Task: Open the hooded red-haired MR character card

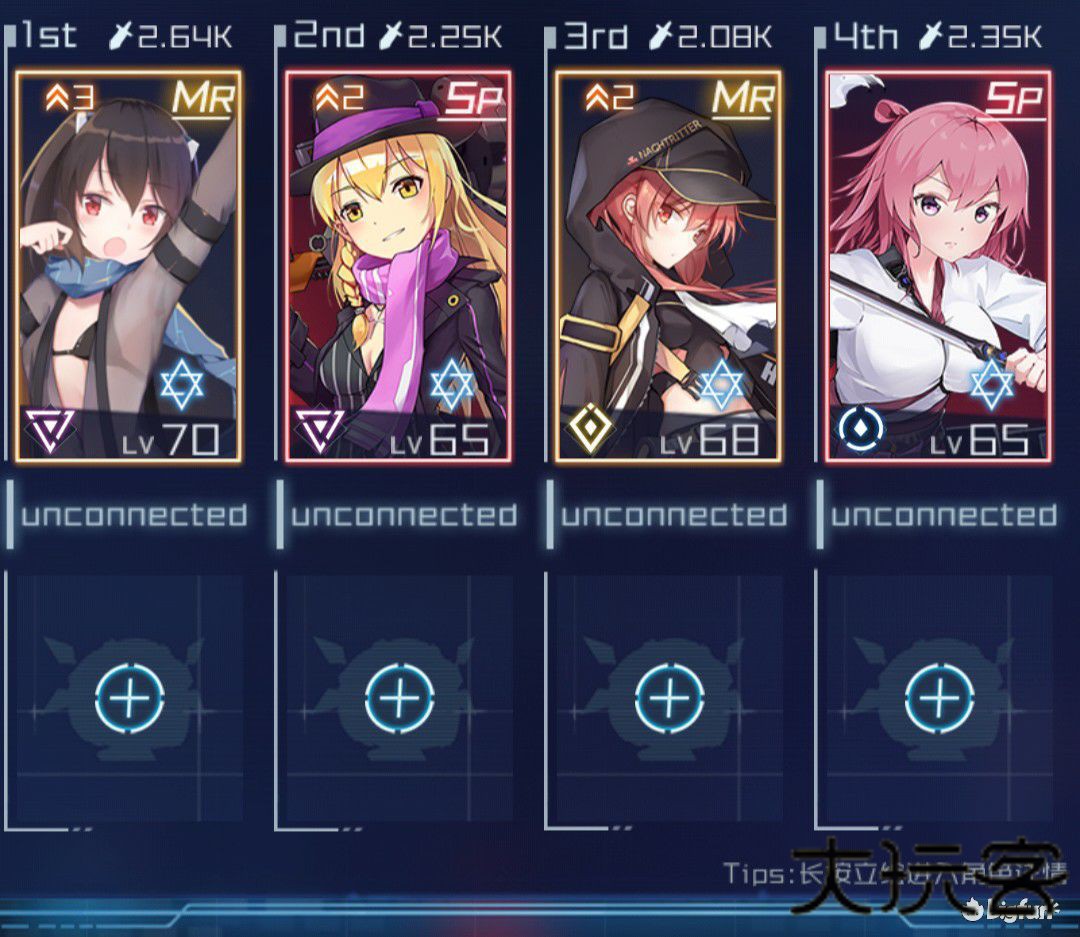Action: point(669,266)
